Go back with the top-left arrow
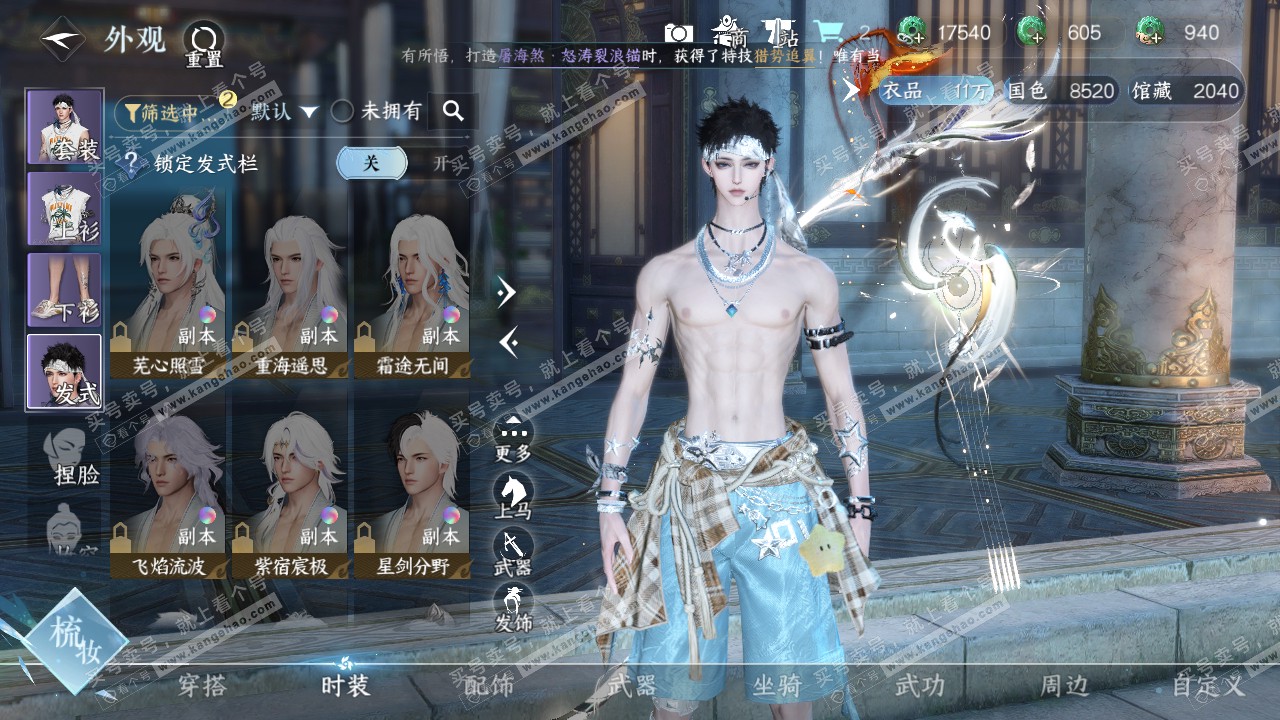The height and width of the screenshot is (720, 1280). coord(62,40)
